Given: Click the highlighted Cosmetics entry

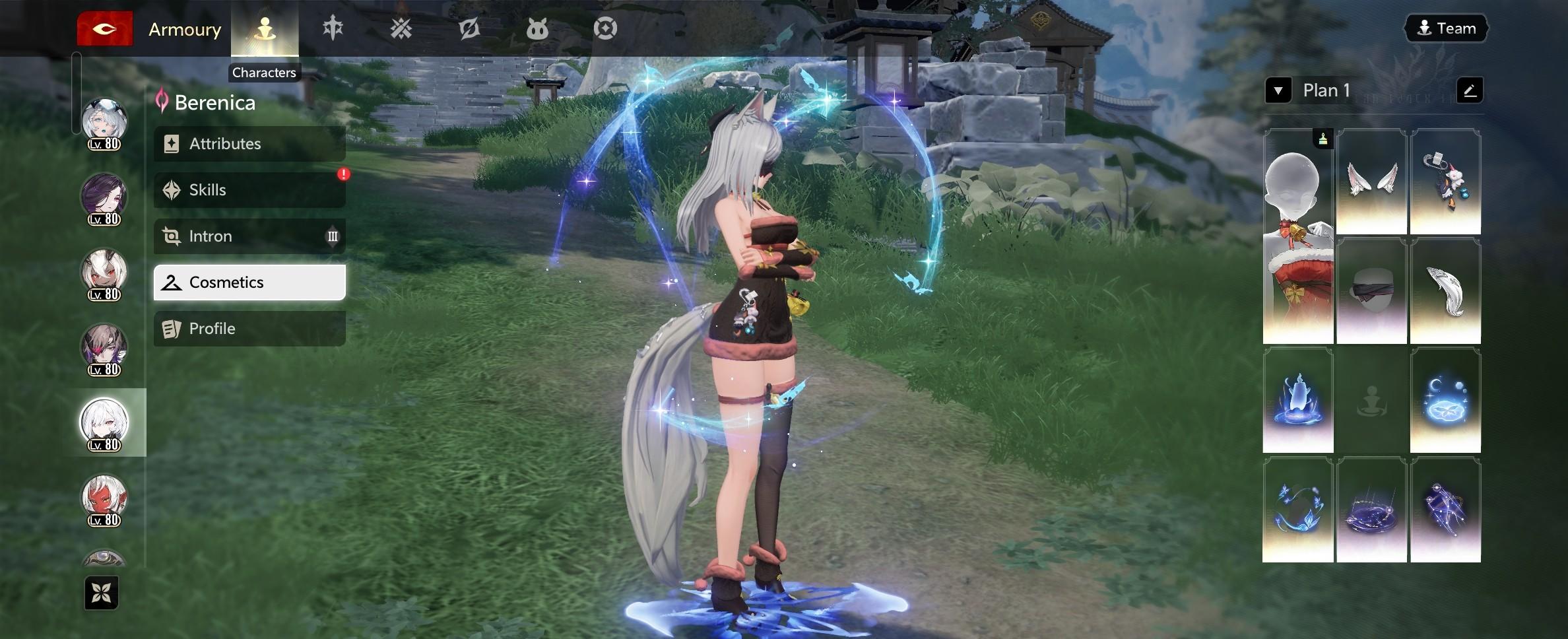Looking at the screenshot, I should (x=249, y=283).
